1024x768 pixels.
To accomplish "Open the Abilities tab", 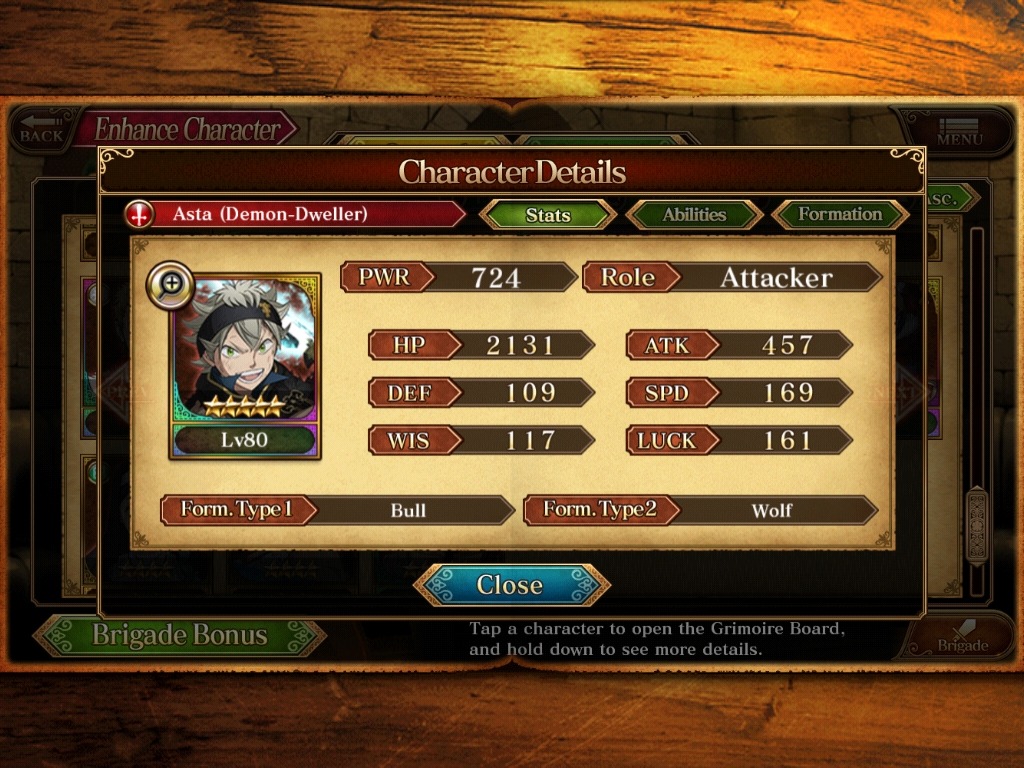I will [694, 215].
